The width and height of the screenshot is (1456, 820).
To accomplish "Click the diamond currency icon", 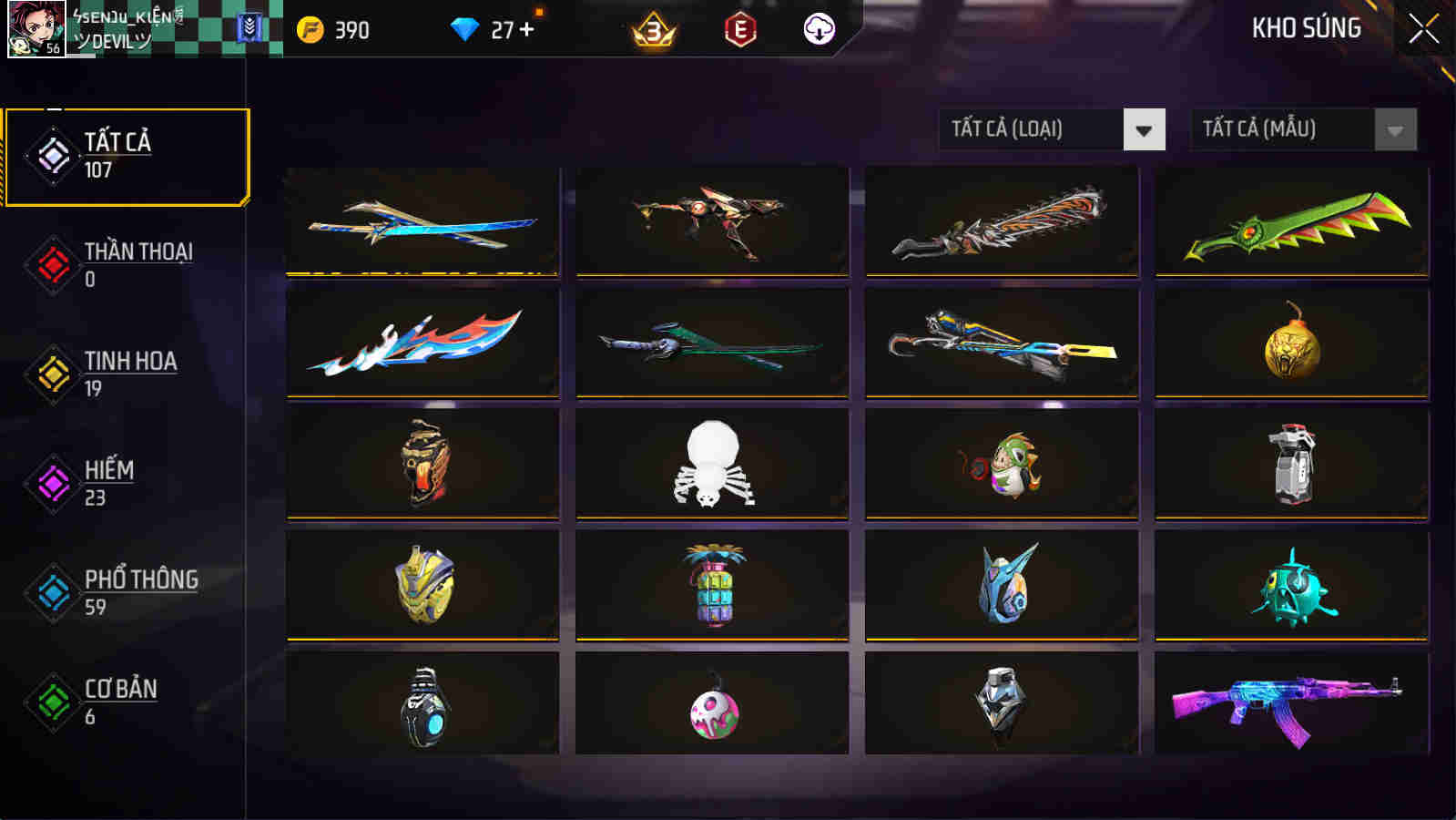I will tap(467, 30).
